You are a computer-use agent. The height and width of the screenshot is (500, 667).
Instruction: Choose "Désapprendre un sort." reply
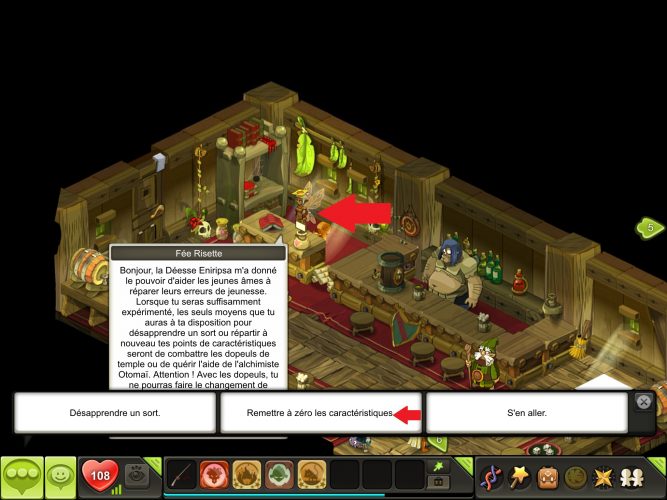[x=115, y=412]
